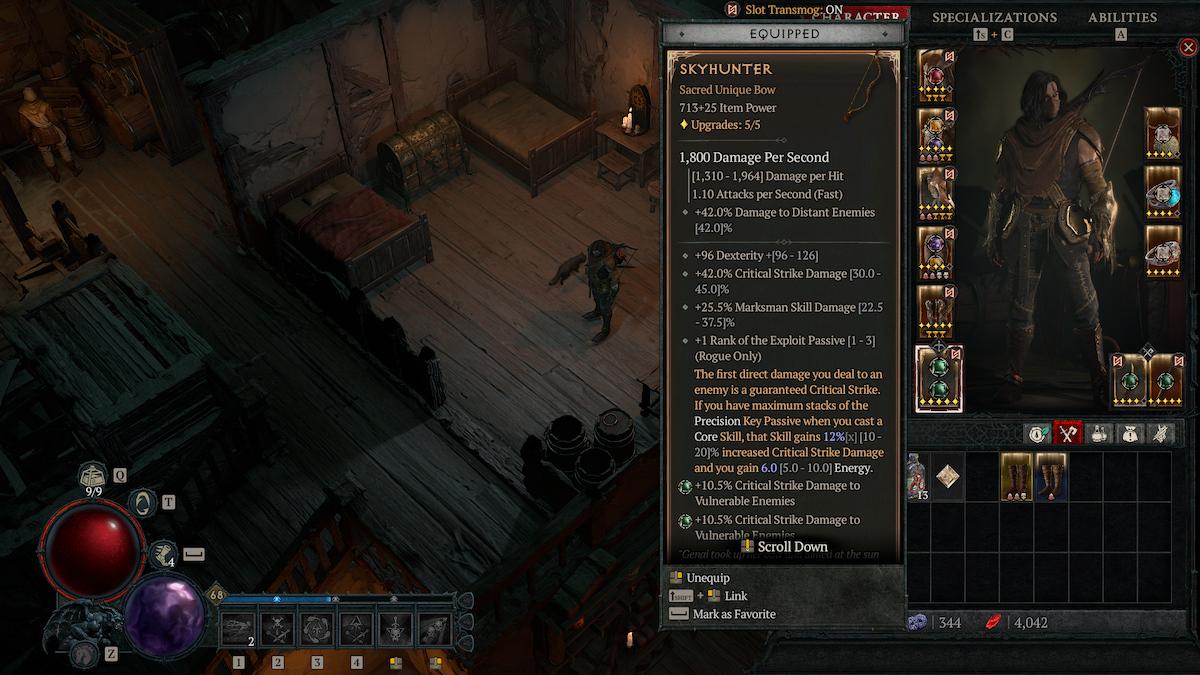Switch to the Specializations tab
Screen dimensions: 1200x675
(994, 18)
